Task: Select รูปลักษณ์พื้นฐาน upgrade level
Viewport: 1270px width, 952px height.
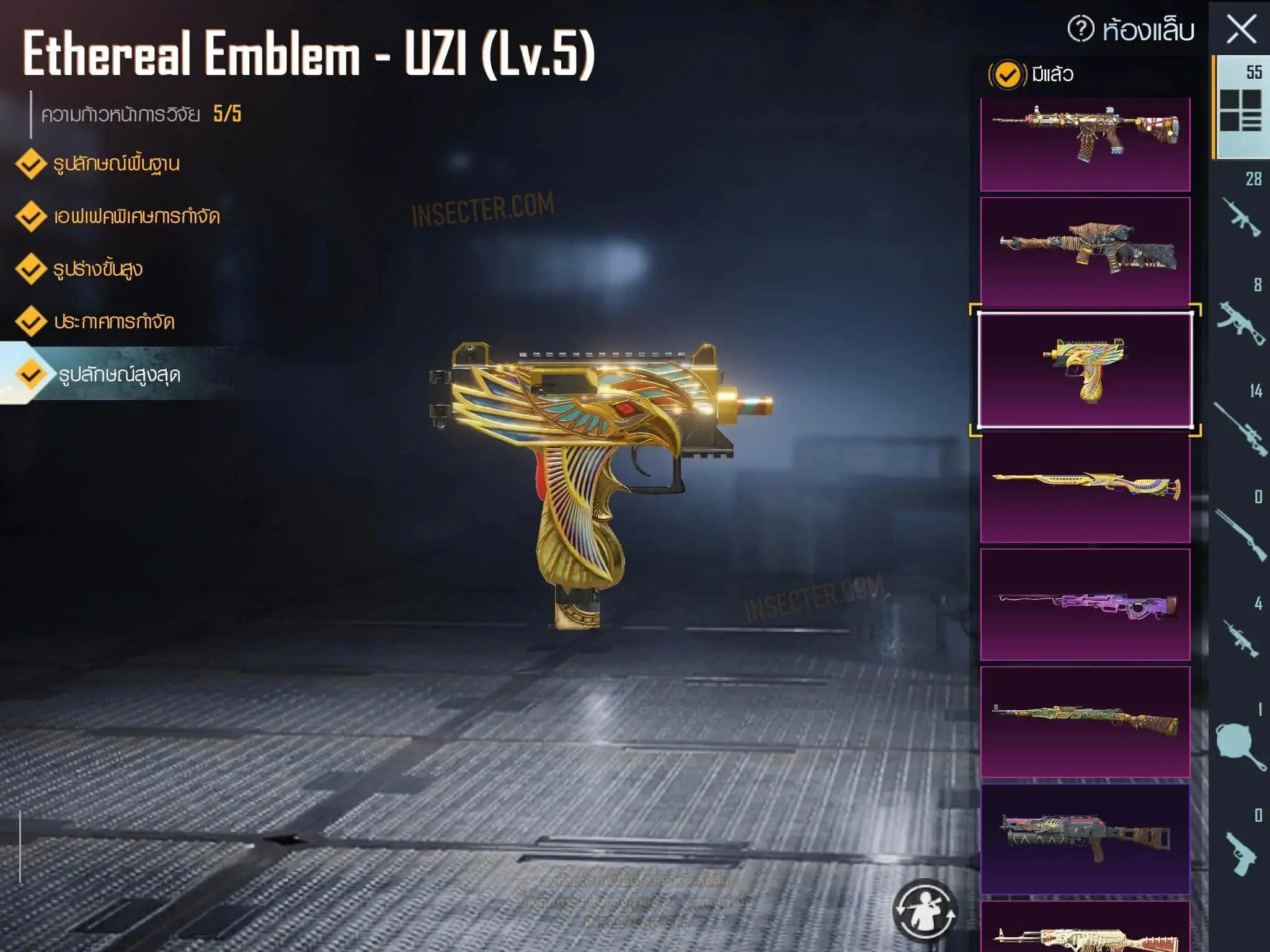Action: point(116,164)
